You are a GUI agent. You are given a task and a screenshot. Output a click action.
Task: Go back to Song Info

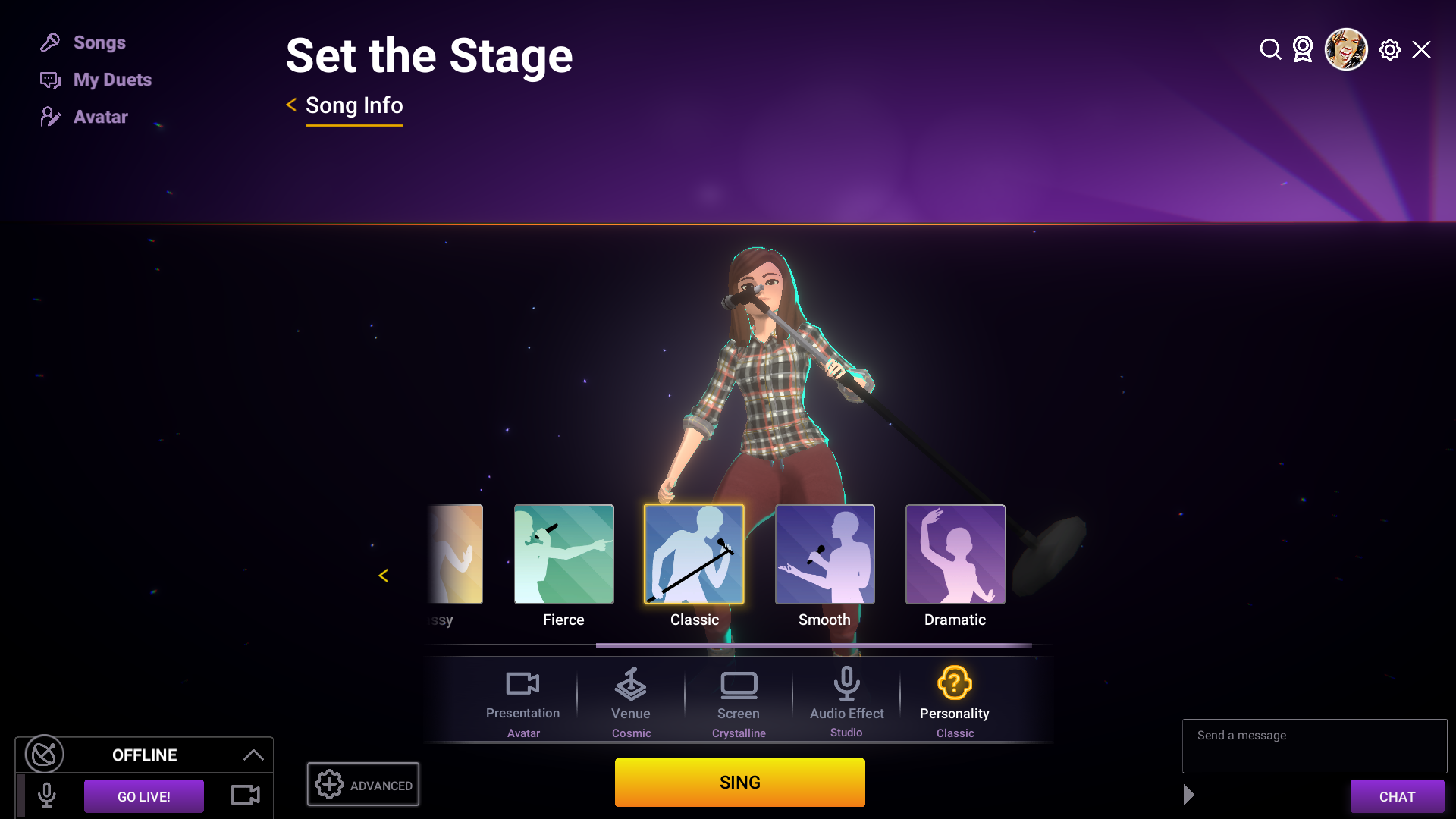coord(353,105)
